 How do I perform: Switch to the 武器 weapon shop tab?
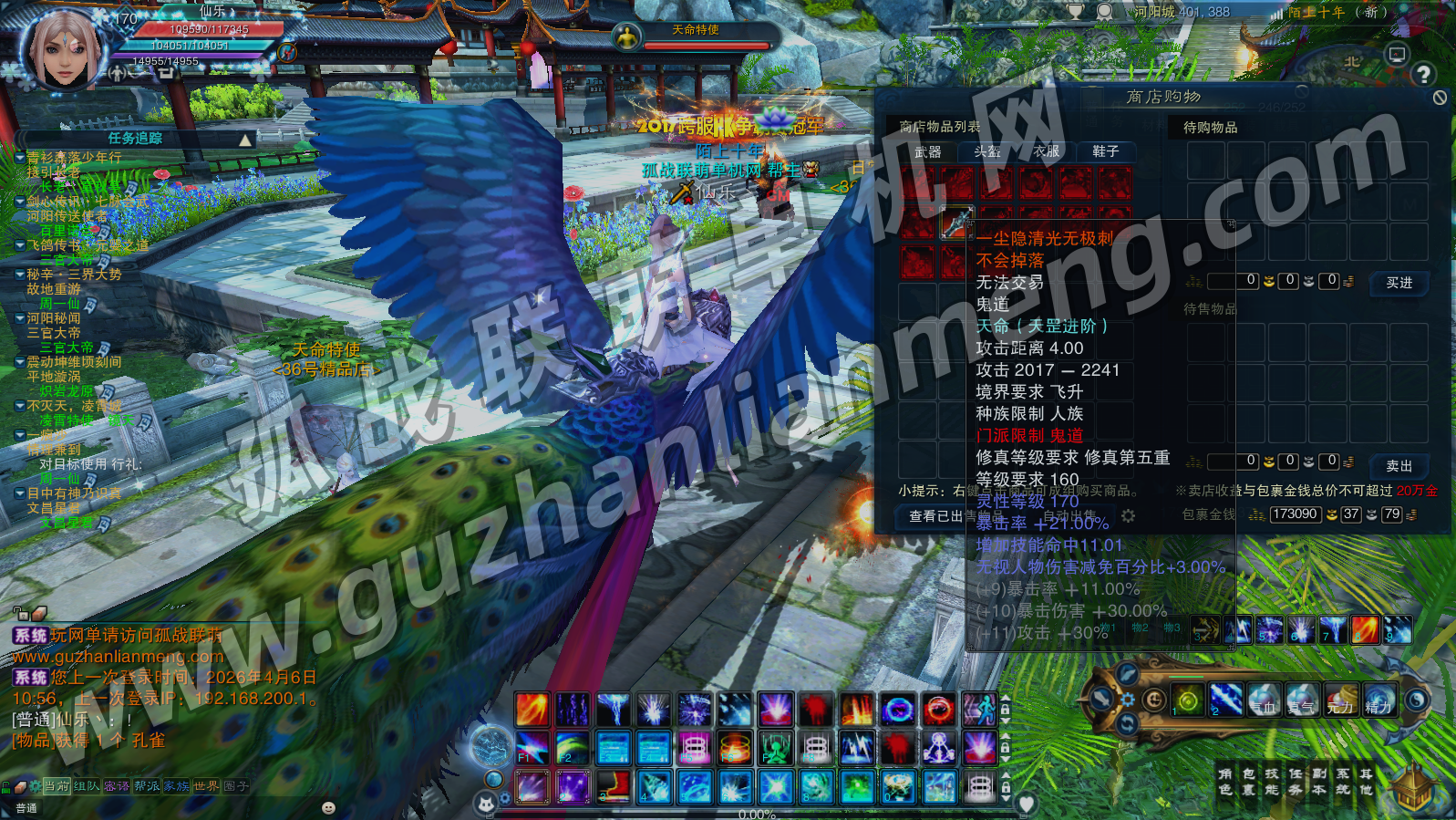928,151
